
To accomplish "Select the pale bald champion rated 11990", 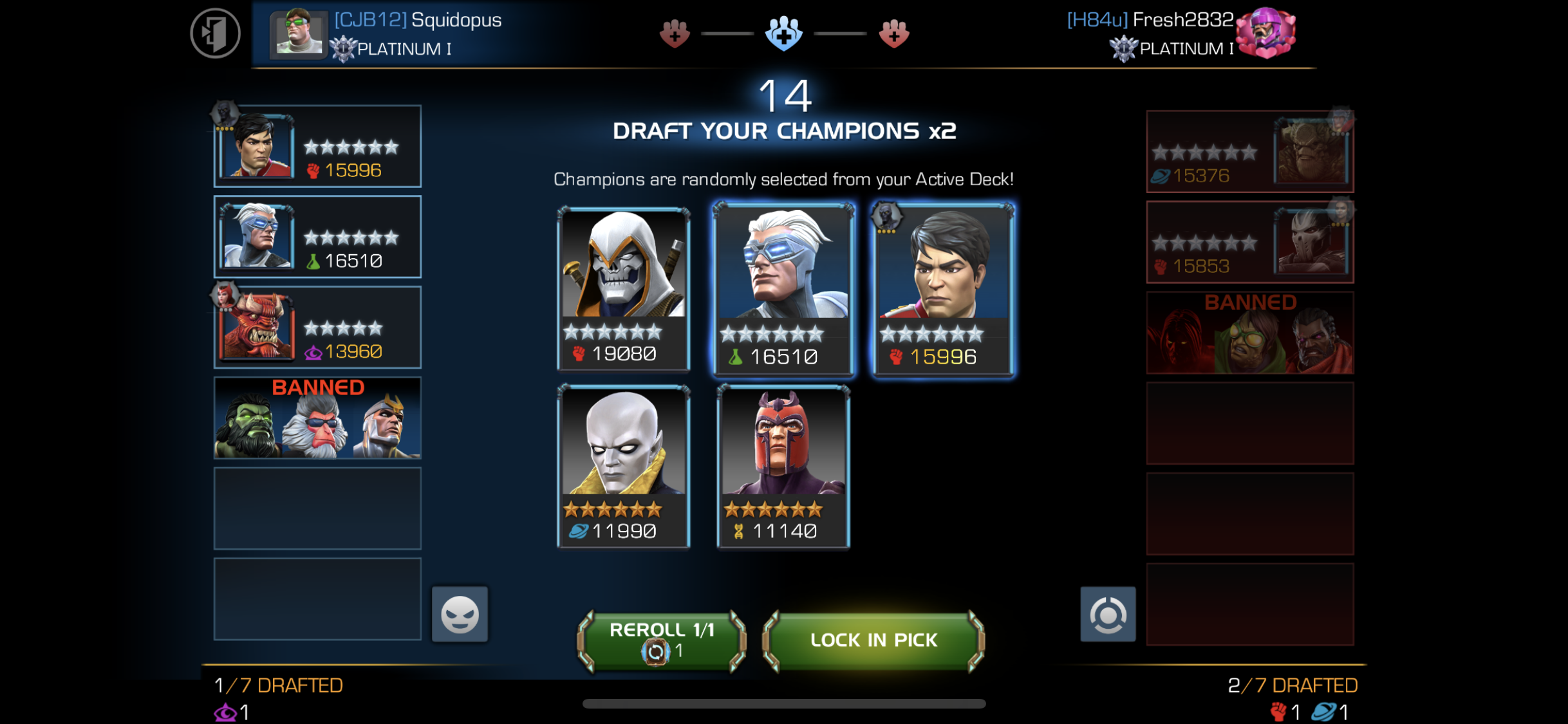I will point(623,467).
